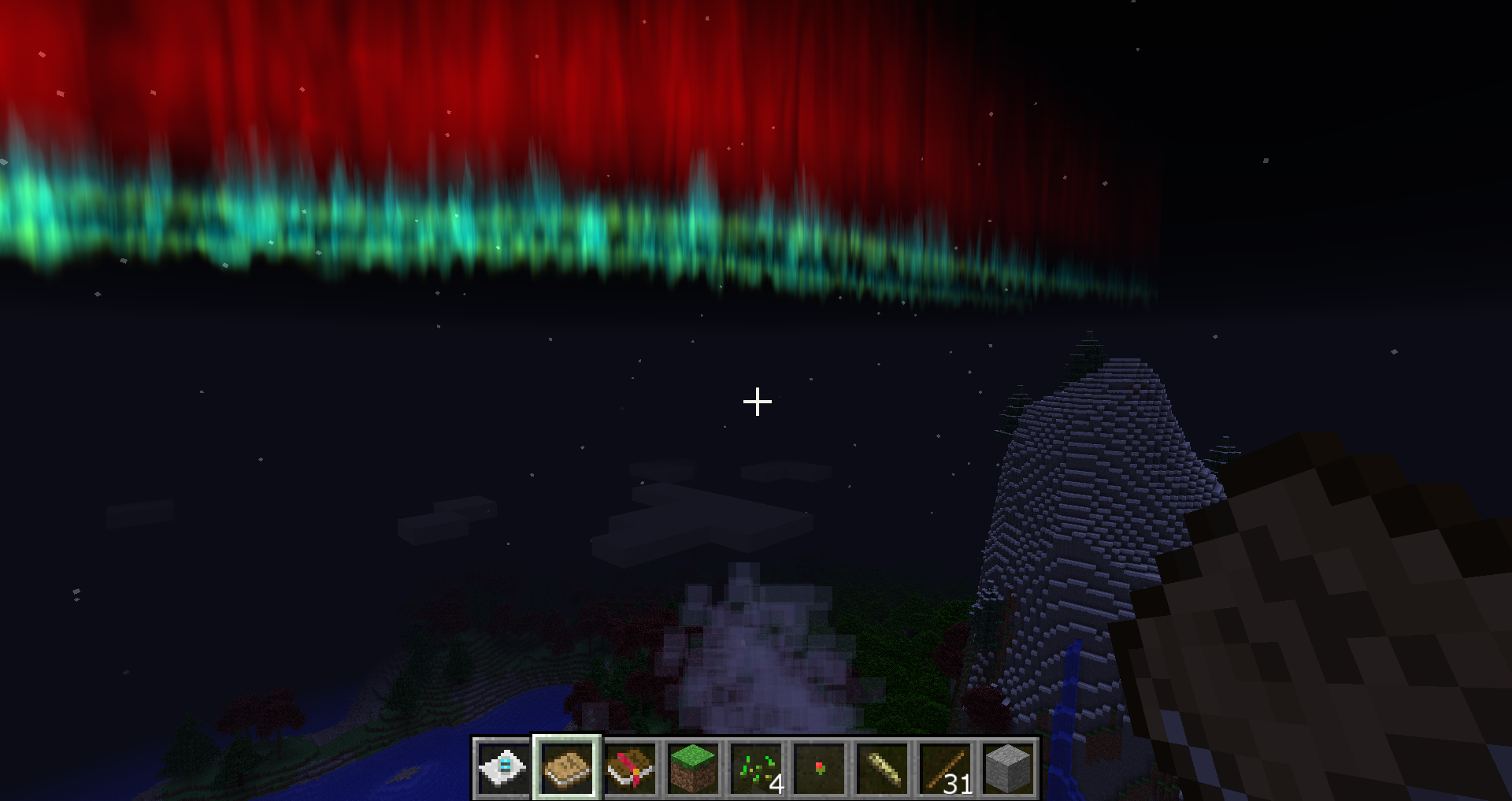
Task: Select the gray stone block slot
Action: click(x=1008, y=768)
